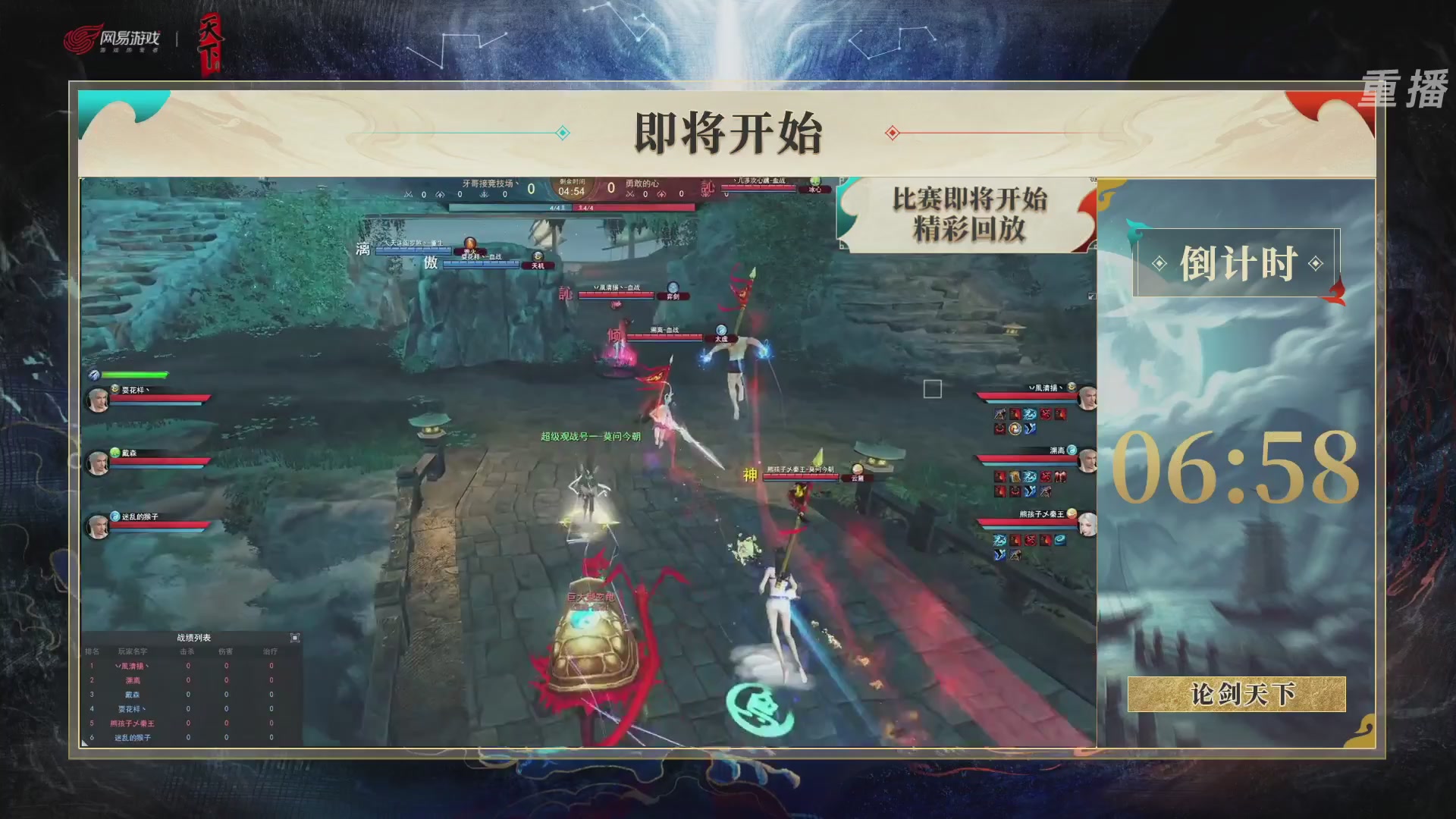
Task: Expand the corner triangle of the scoreboard list
Action: pyautogui.click(x=86, y=744)
